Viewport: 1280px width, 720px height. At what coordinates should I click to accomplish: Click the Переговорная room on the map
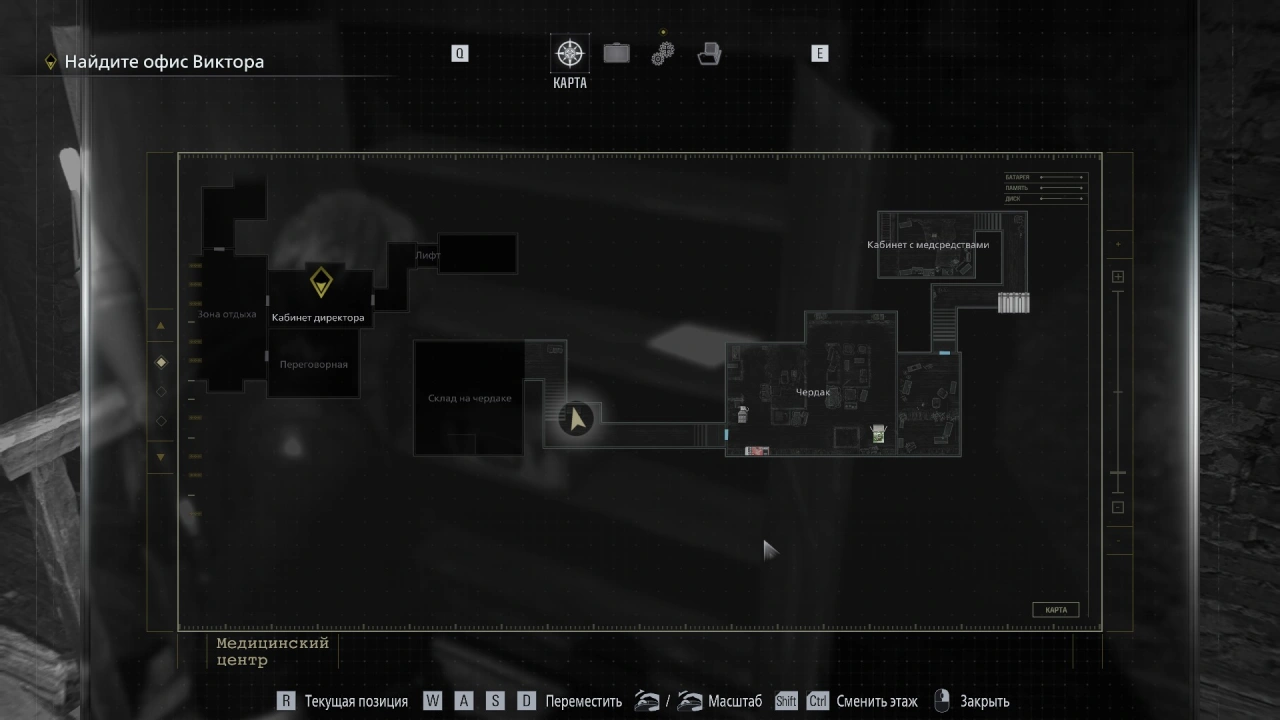(x=313, y=365)
